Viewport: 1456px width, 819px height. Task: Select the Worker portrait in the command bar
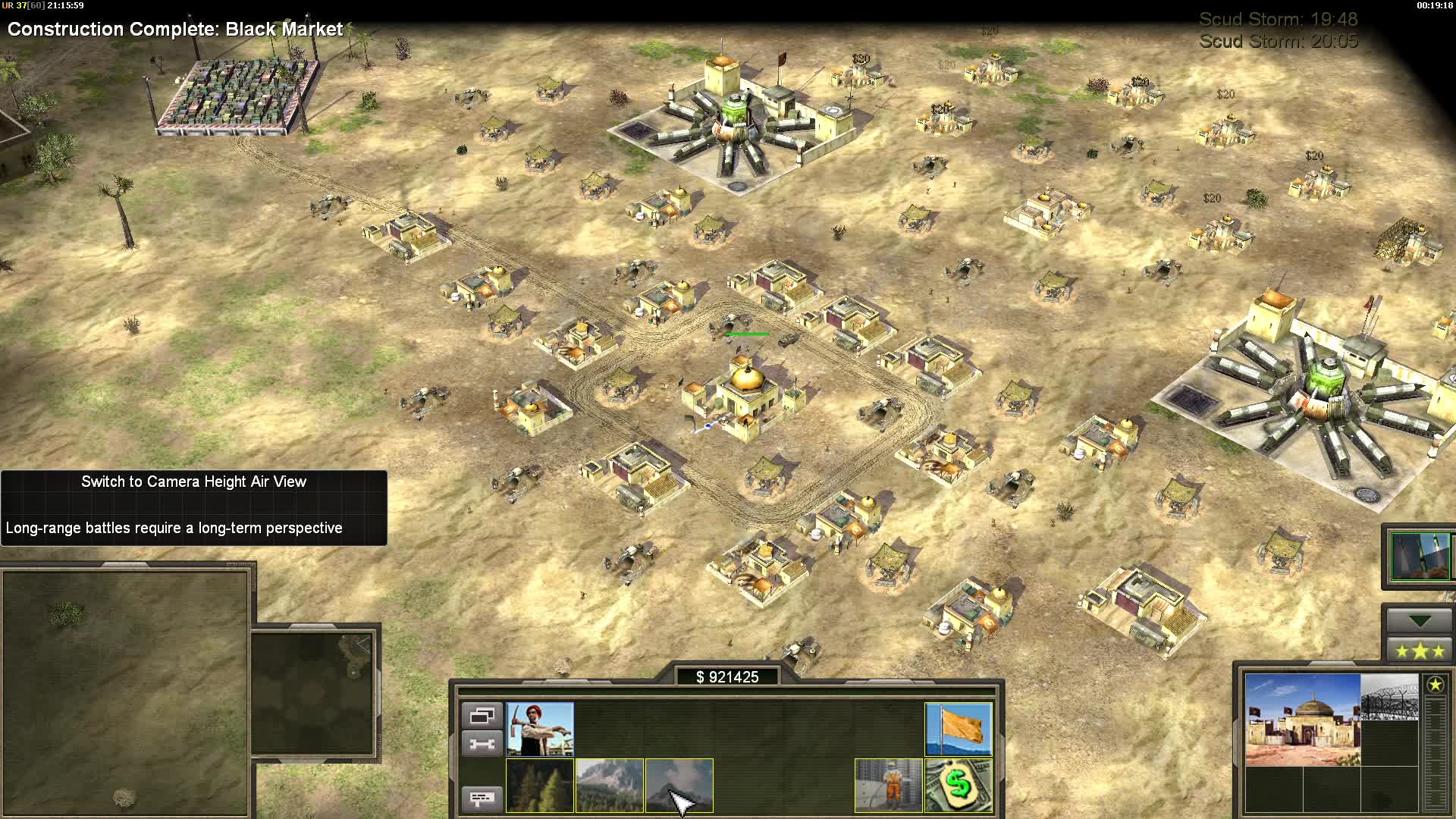[540, 730]
